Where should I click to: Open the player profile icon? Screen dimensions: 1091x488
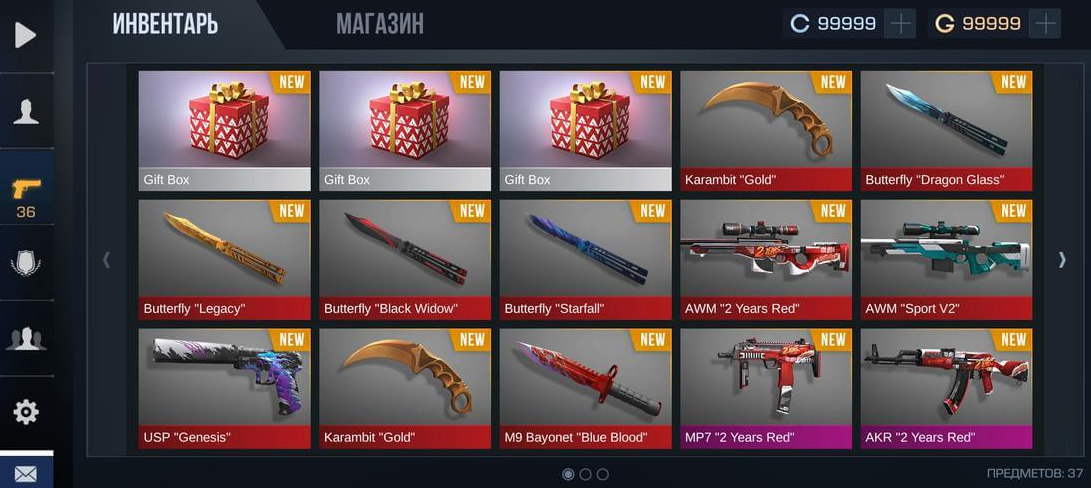pyautogui.click(x=26, y=111)
